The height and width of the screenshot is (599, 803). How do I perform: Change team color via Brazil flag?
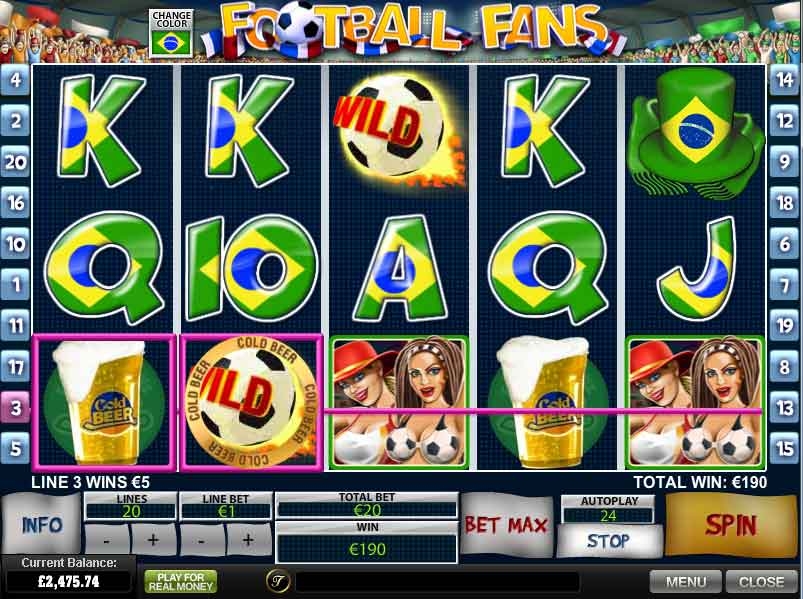click(x=170, y=41)
